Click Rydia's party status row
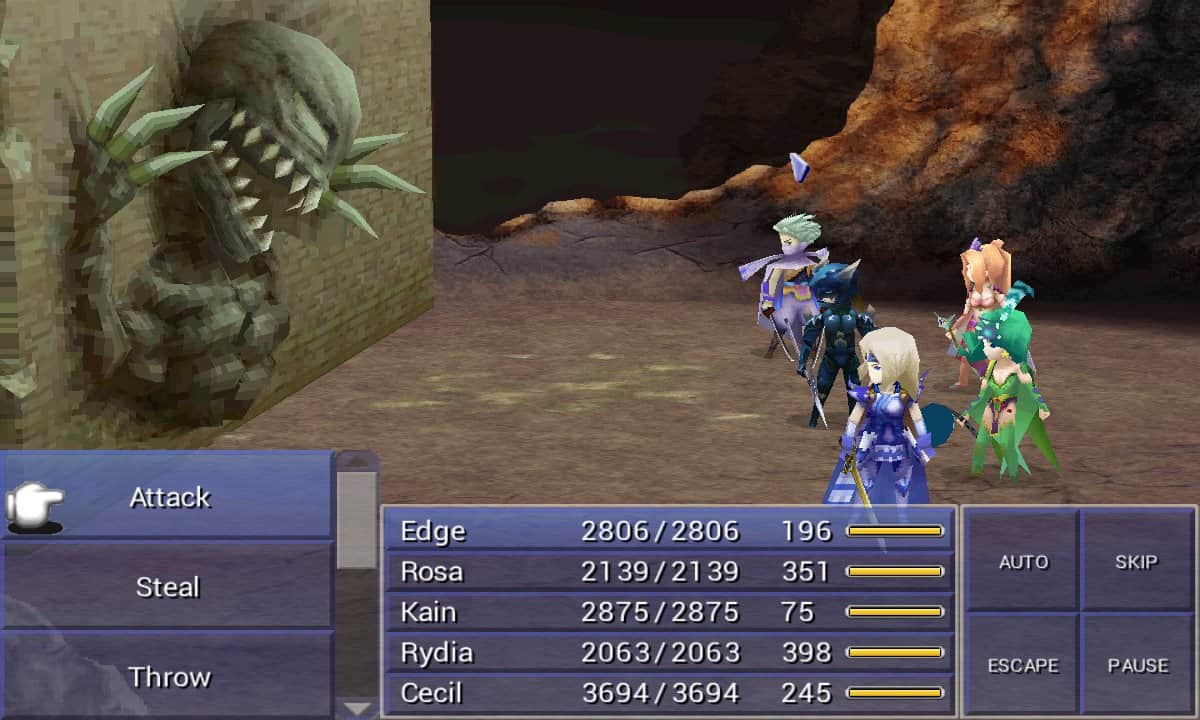The height and width of the screenshot is (720, 1200). point(668,653)
